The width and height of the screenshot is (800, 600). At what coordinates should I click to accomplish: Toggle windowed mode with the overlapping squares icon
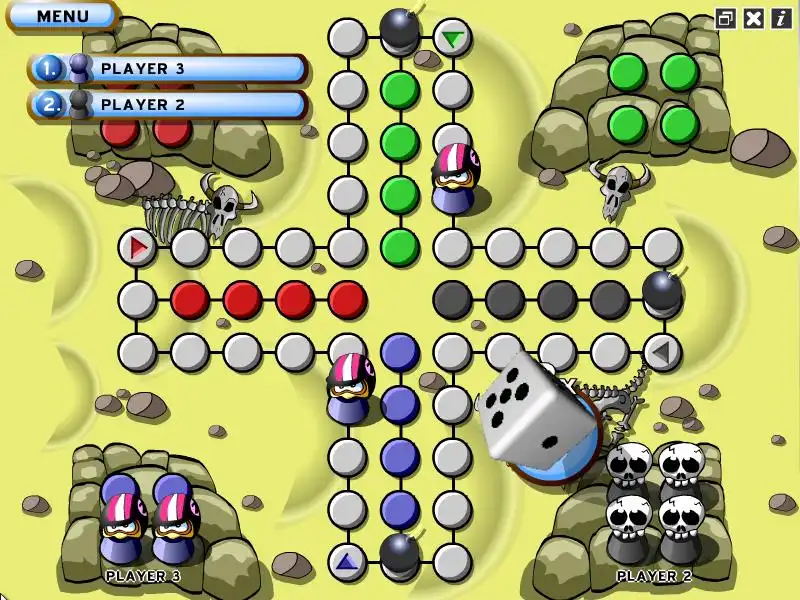[726, 17]
